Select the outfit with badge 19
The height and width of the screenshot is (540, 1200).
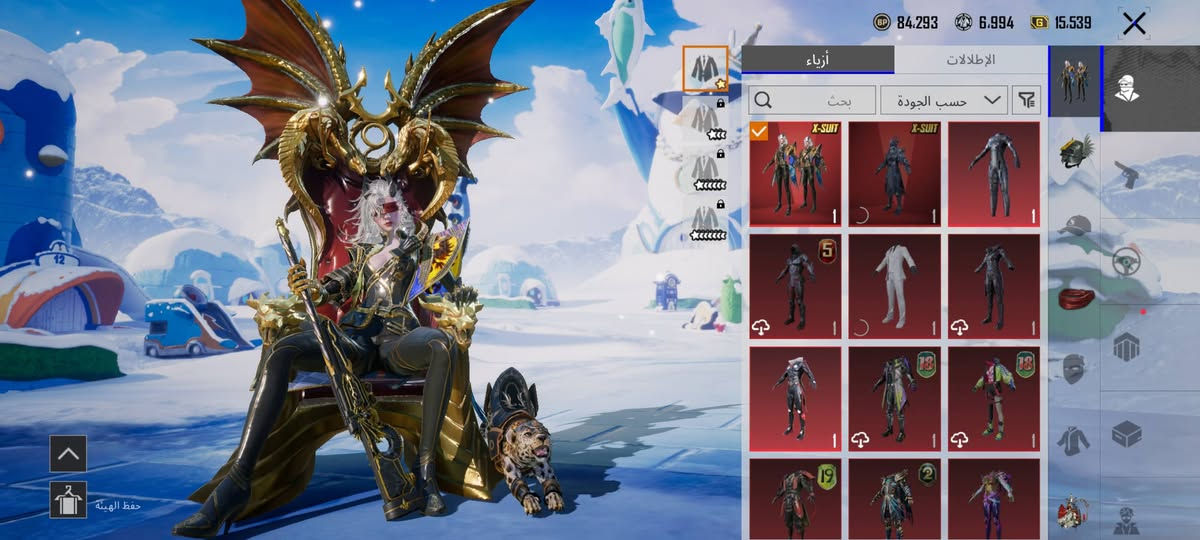click(x=795, y=498)
